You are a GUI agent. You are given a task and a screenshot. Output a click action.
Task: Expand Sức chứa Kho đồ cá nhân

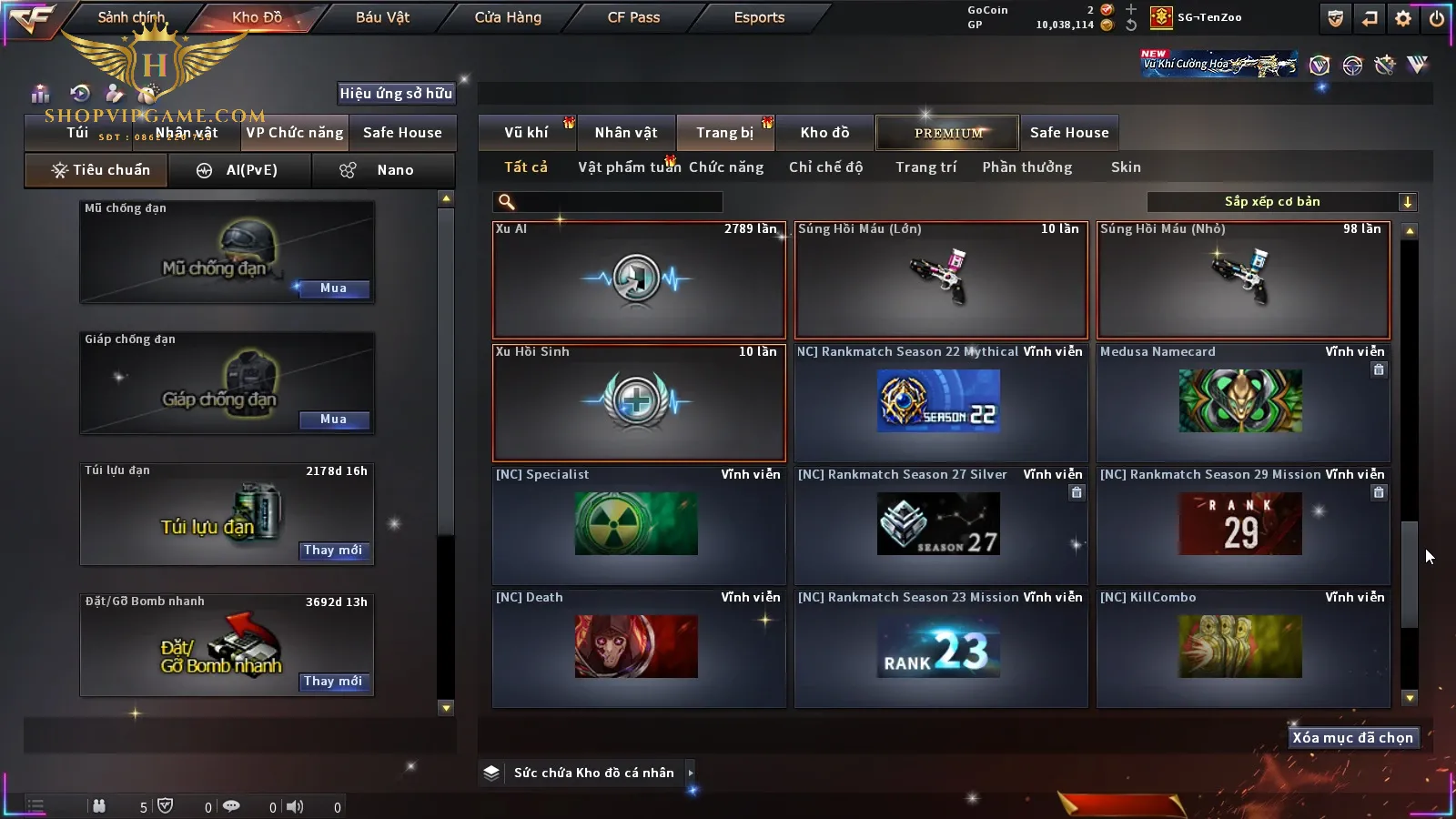[x=691, y=773]
